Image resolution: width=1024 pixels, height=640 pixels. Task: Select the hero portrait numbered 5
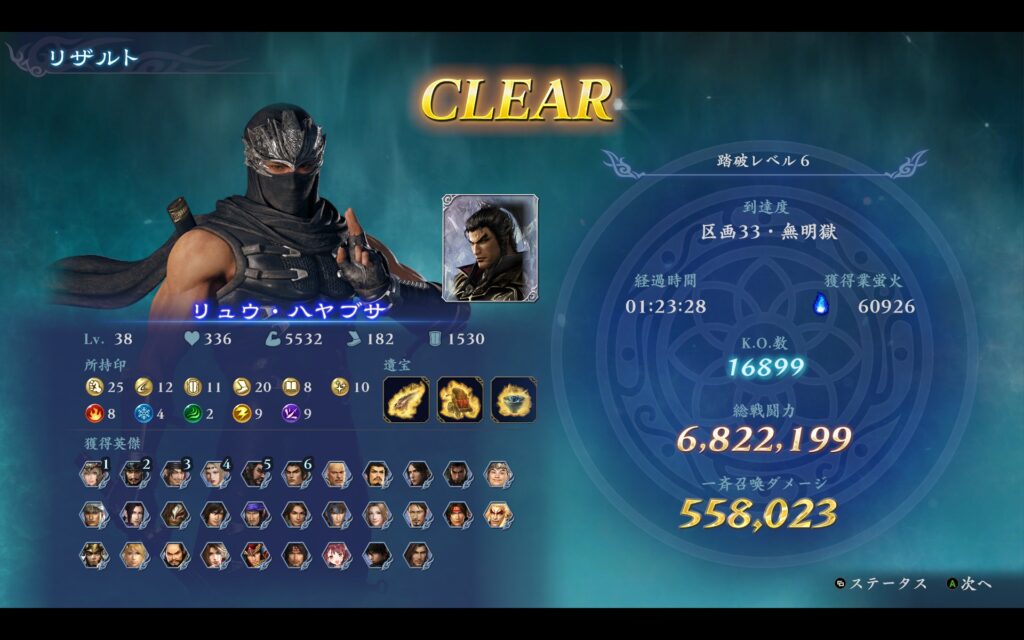(x=255, y=474)
